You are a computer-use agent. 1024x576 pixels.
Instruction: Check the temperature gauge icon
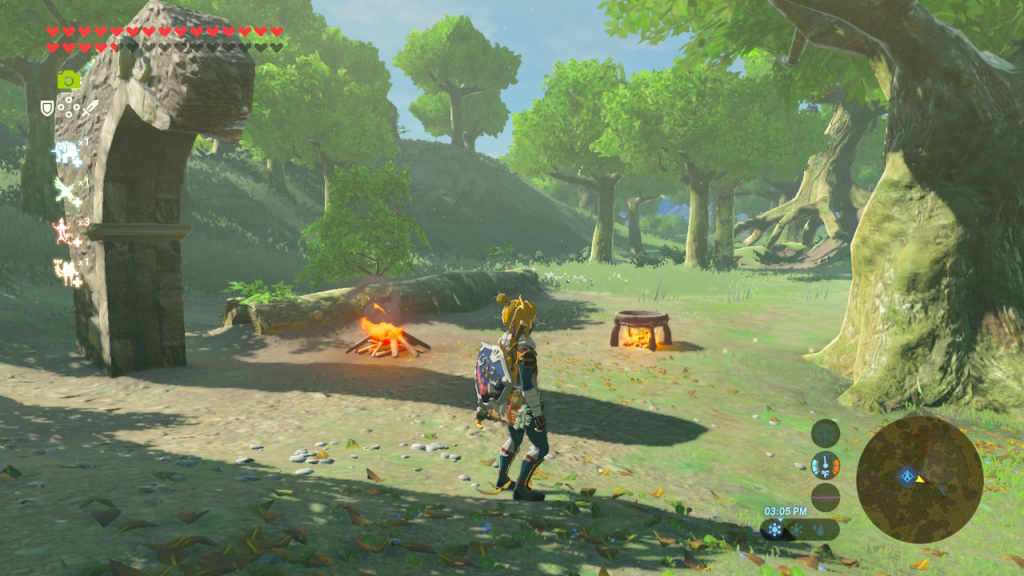coord(825,465)
